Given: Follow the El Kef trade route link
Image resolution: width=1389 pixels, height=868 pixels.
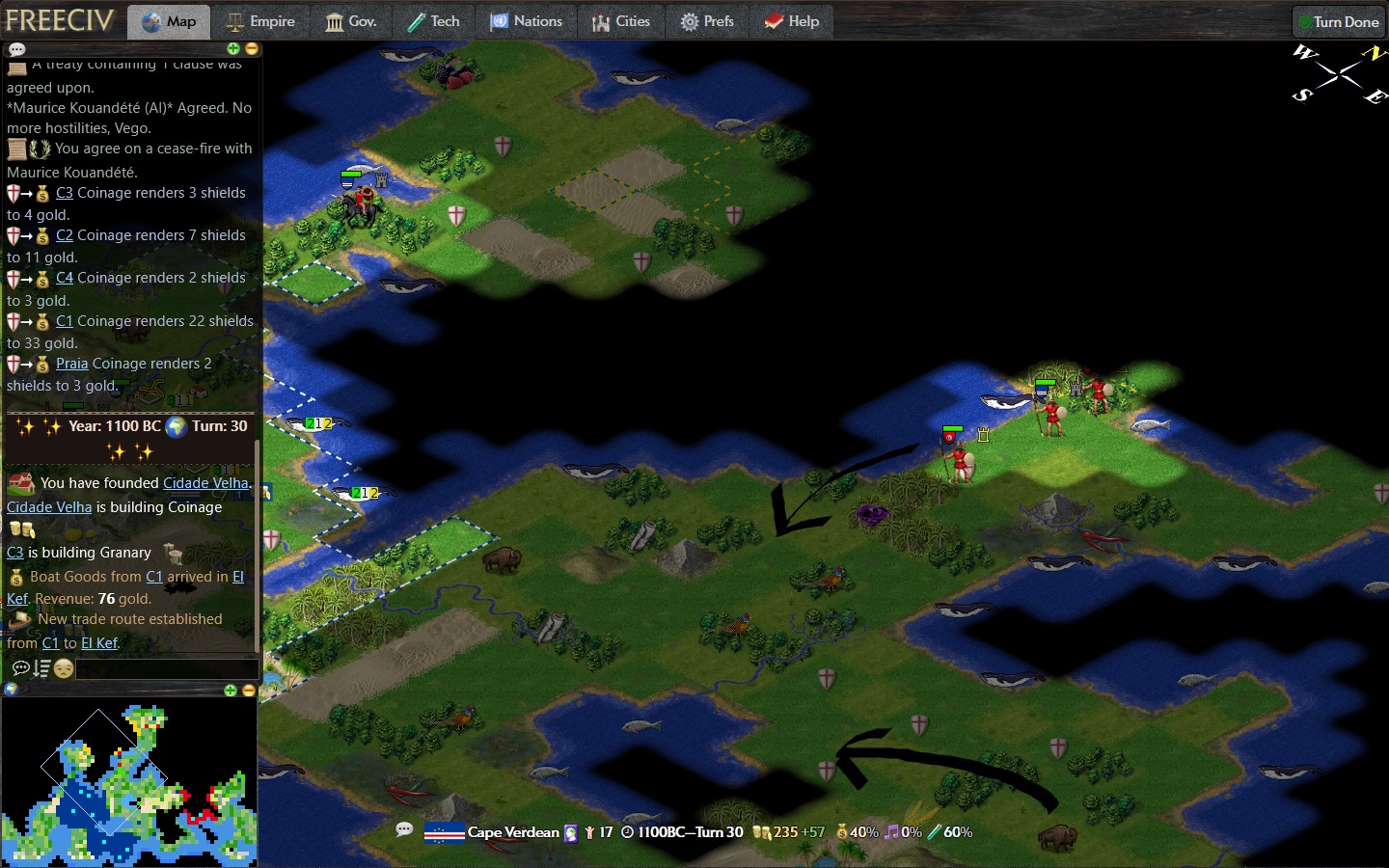Looking at the screenshot, I should coord(99,643).
